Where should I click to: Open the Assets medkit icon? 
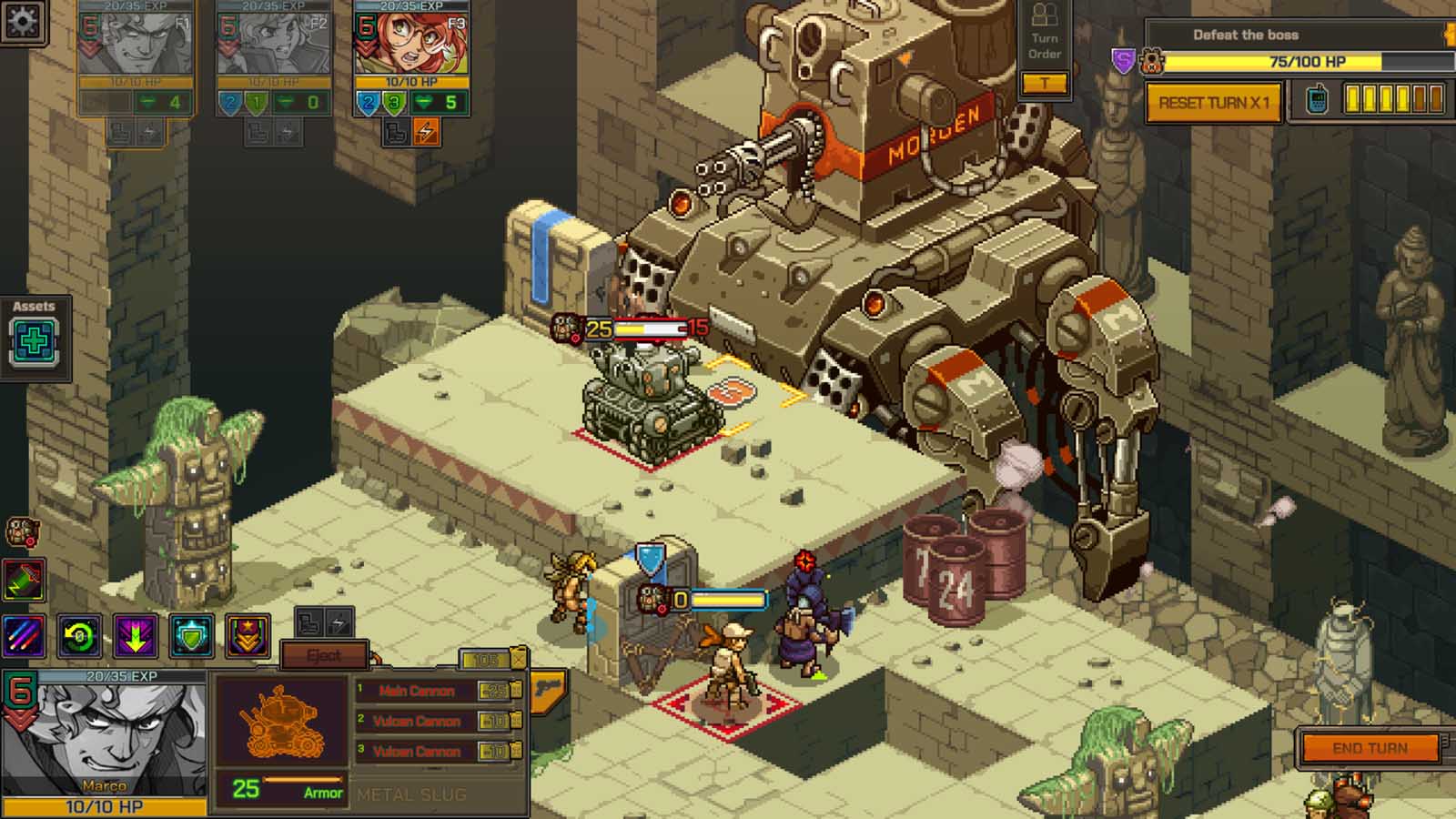pos(35,342)
